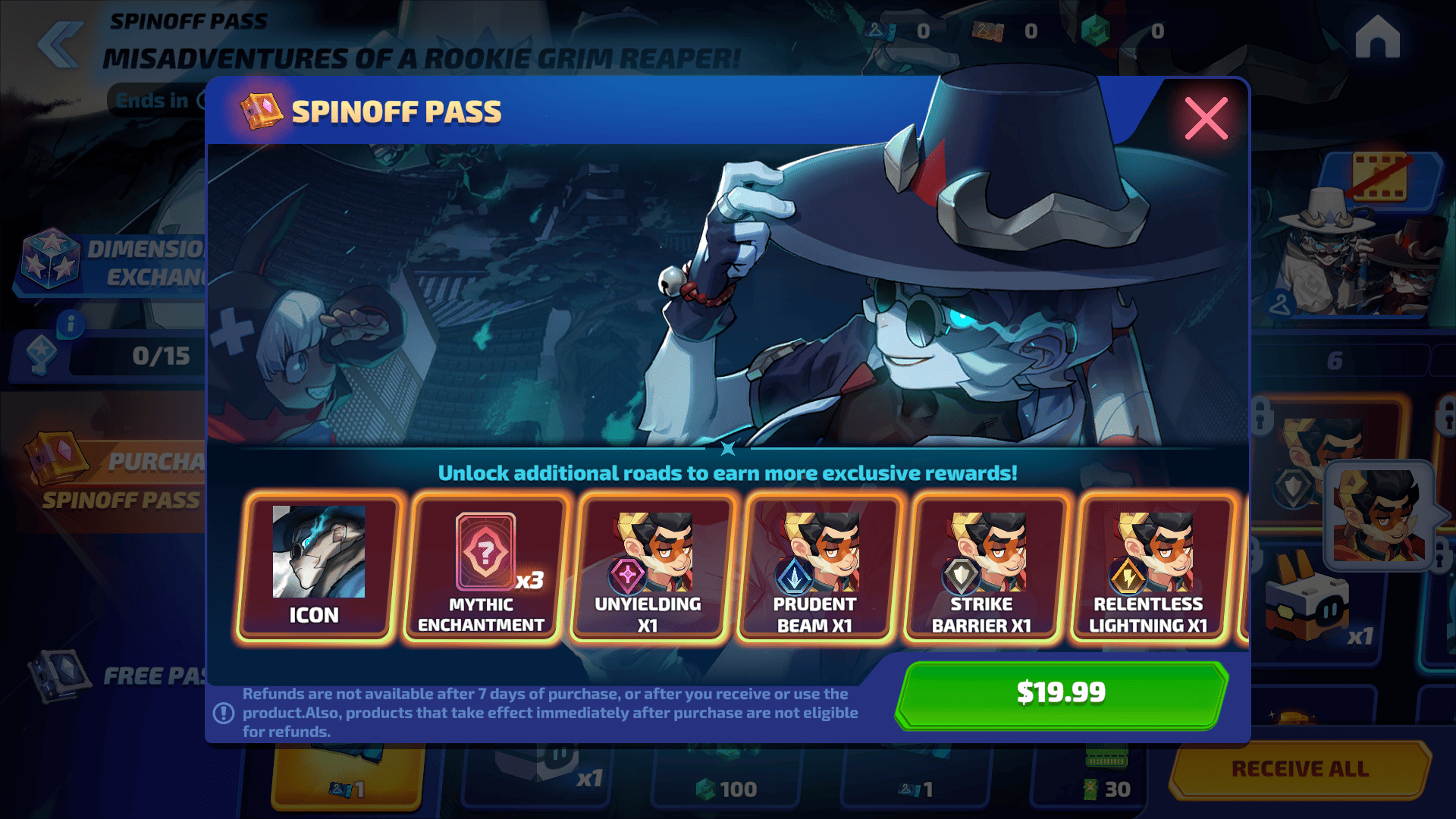Close the Spinoff Pass popup

[x=1206, y=118]
